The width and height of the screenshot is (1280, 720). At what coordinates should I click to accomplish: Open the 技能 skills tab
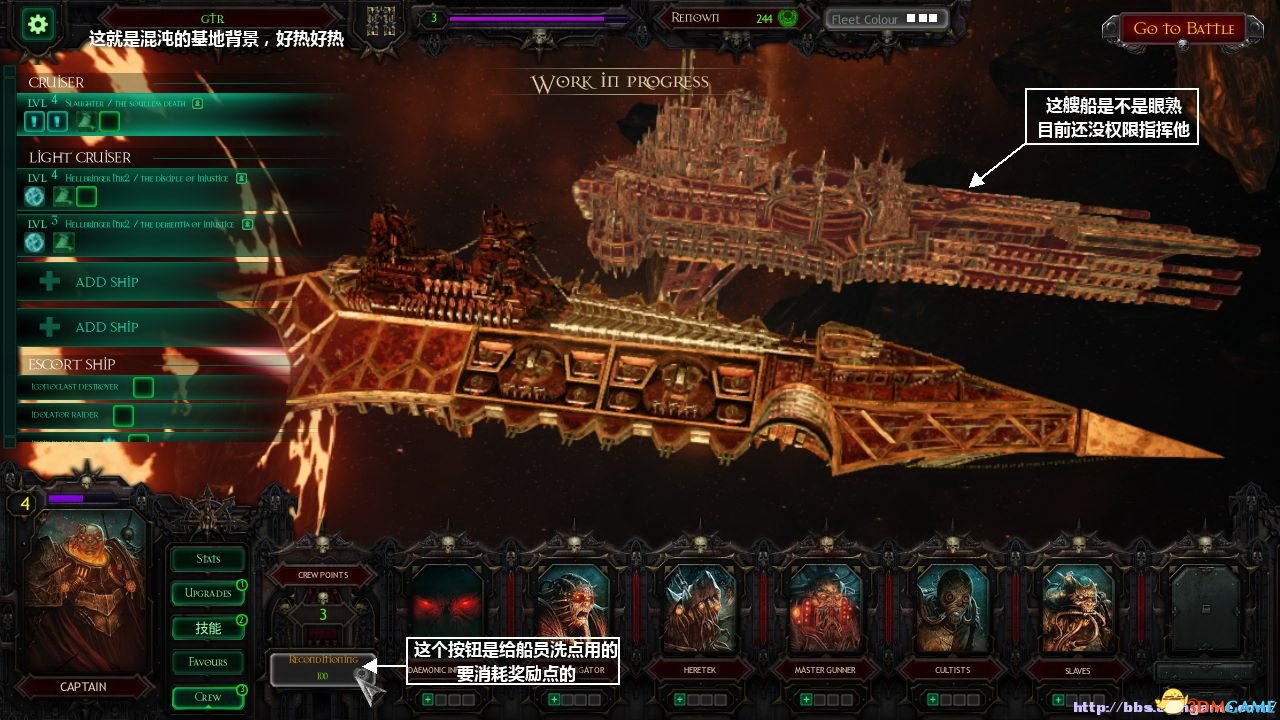coord(208,628)
